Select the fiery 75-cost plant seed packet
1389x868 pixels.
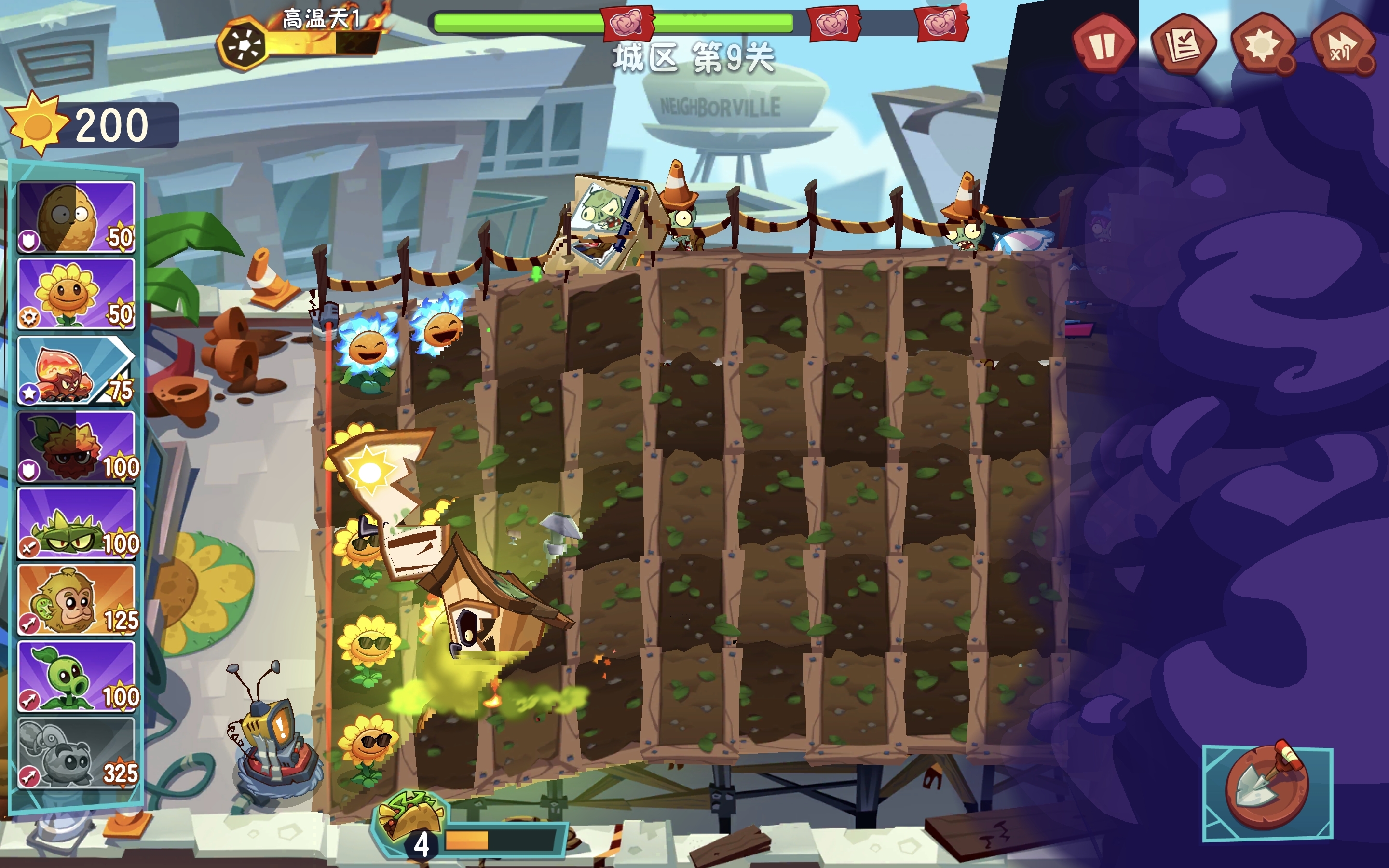tap(76, 370)
